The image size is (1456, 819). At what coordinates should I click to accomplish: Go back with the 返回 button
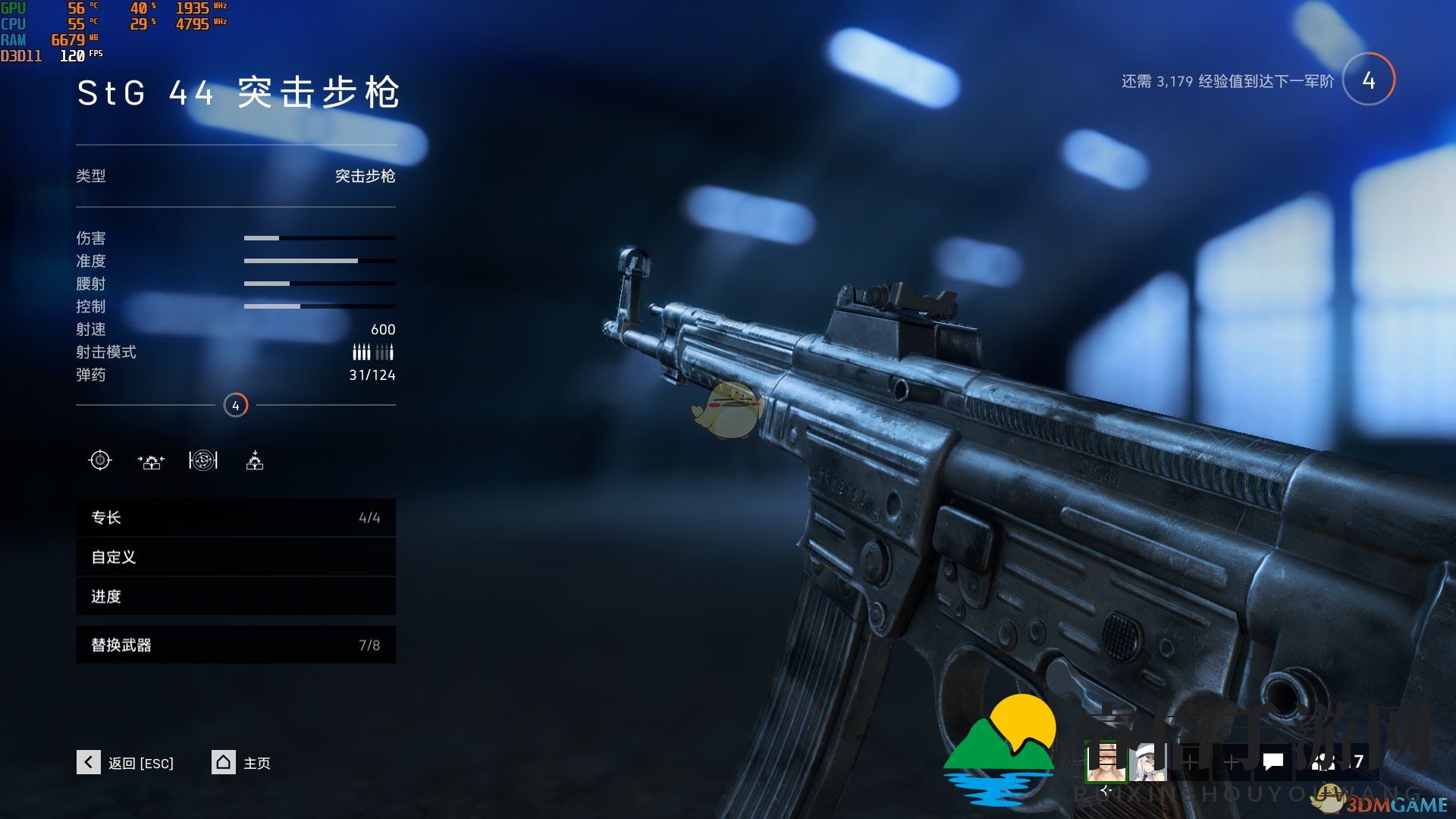126,762
